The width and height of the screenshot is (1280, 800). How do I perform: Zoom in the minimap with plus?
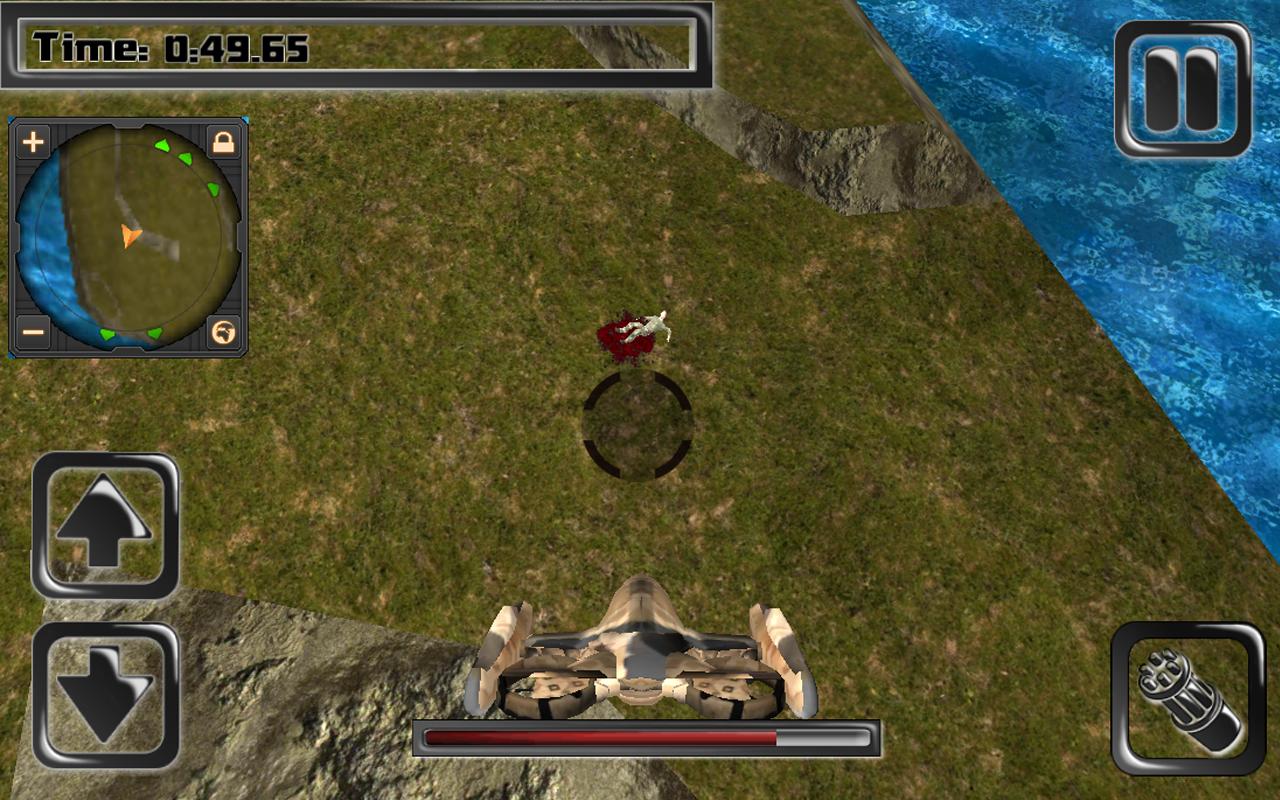click(x=33, y=142)
